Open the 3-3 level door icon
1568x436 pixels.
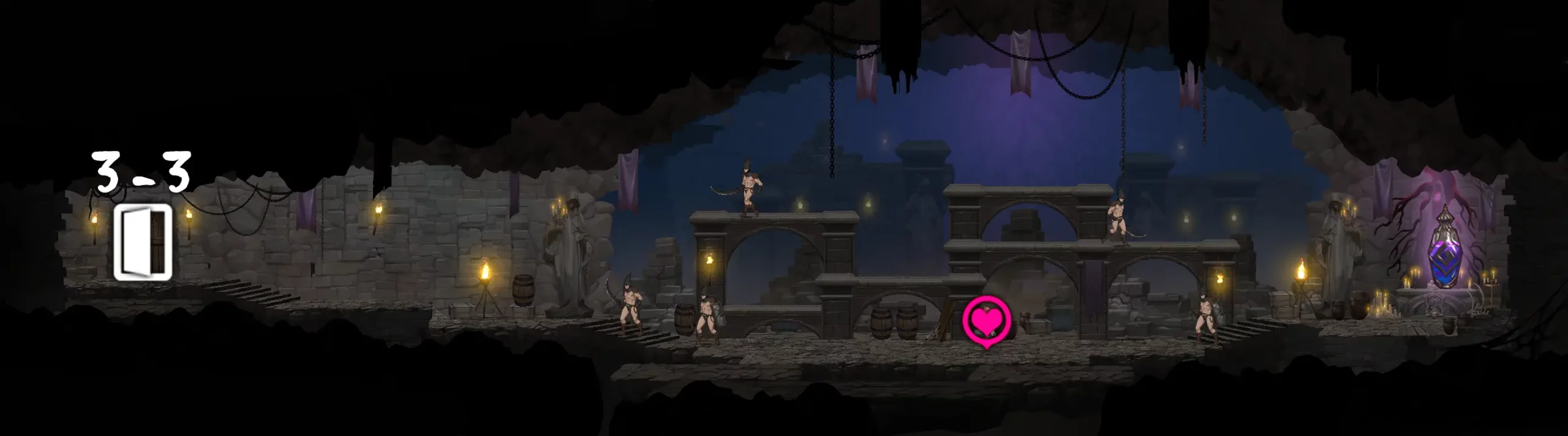[x=142, y=242]
